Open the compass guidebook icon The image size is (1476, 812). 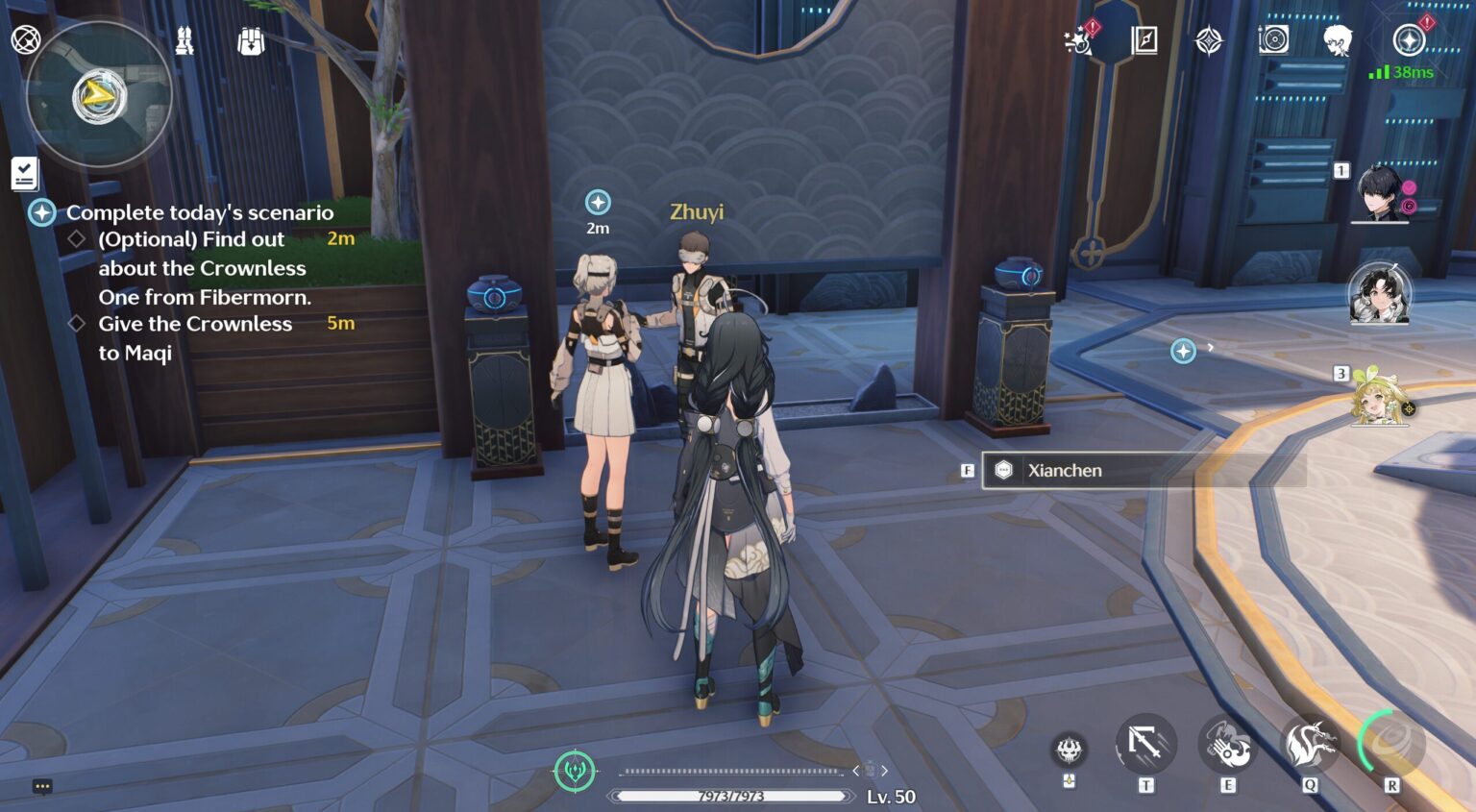pos(1144,40)
